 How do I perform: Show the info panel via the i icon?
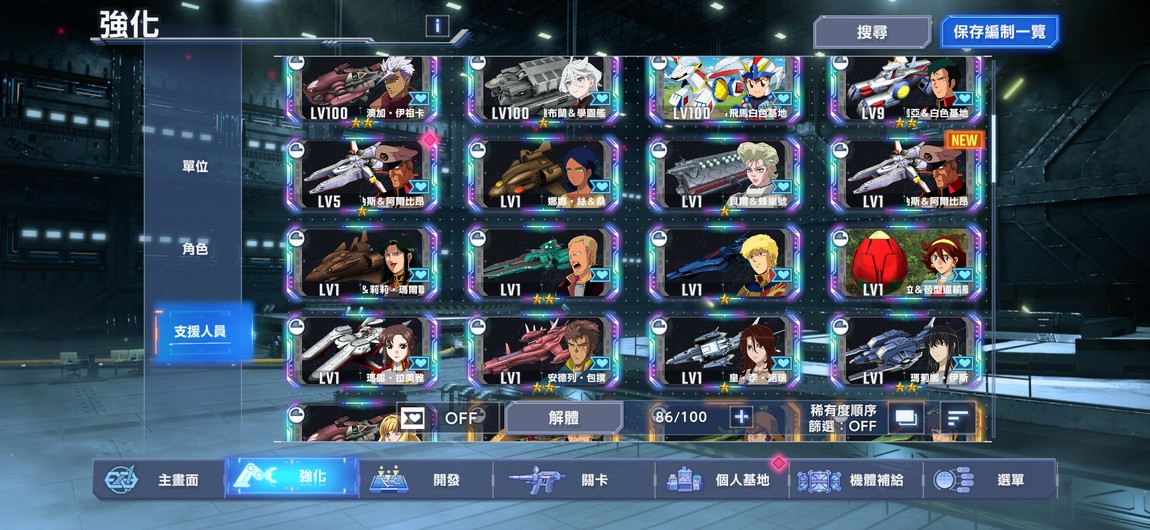436,26
